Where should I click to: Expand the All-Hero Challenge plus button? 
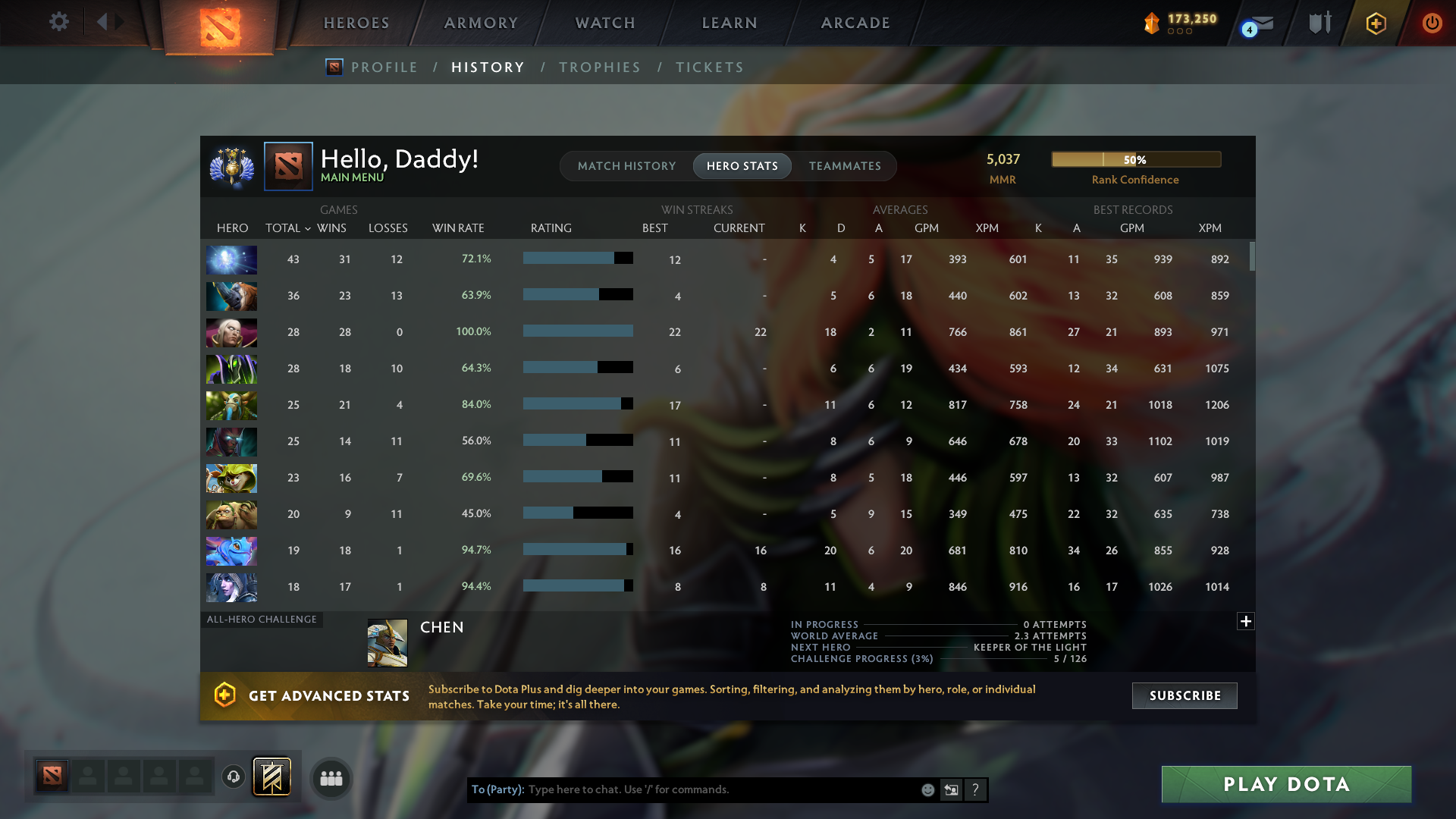[x=1246, y=621]
